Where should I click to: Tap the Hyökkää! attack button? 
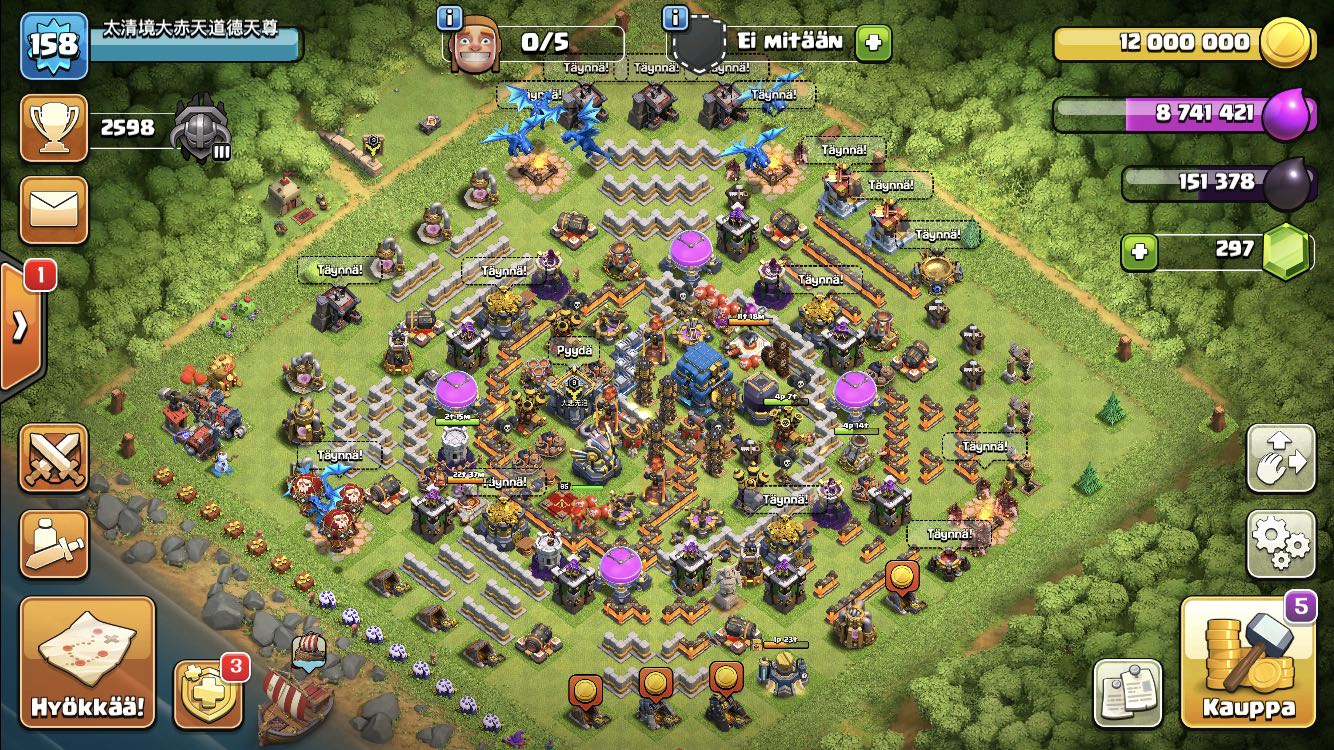tap(87, 662)
